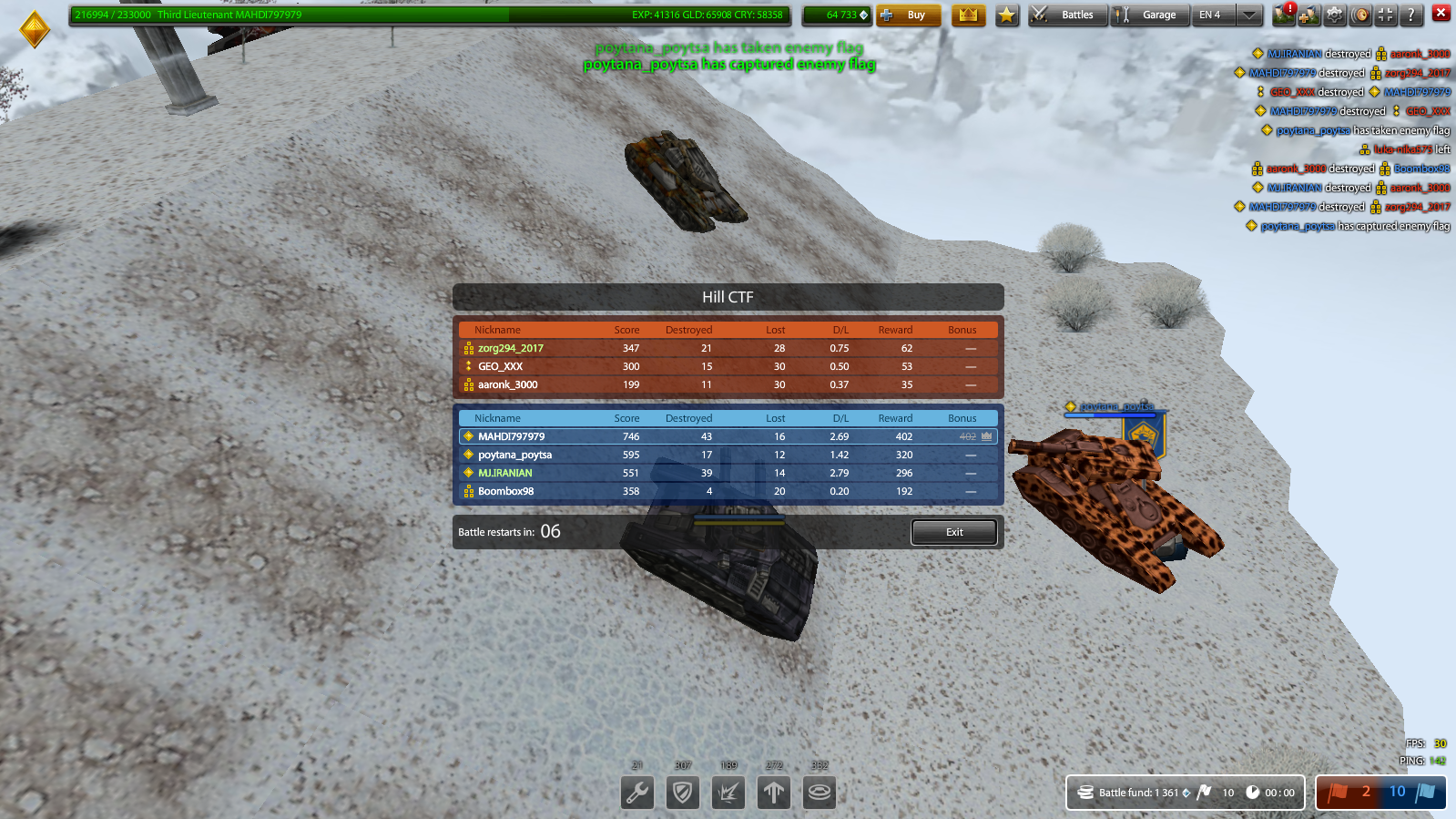Activate the double damage supply
The height and width of the screenshot is (819, 1456).
coord(728,793)
